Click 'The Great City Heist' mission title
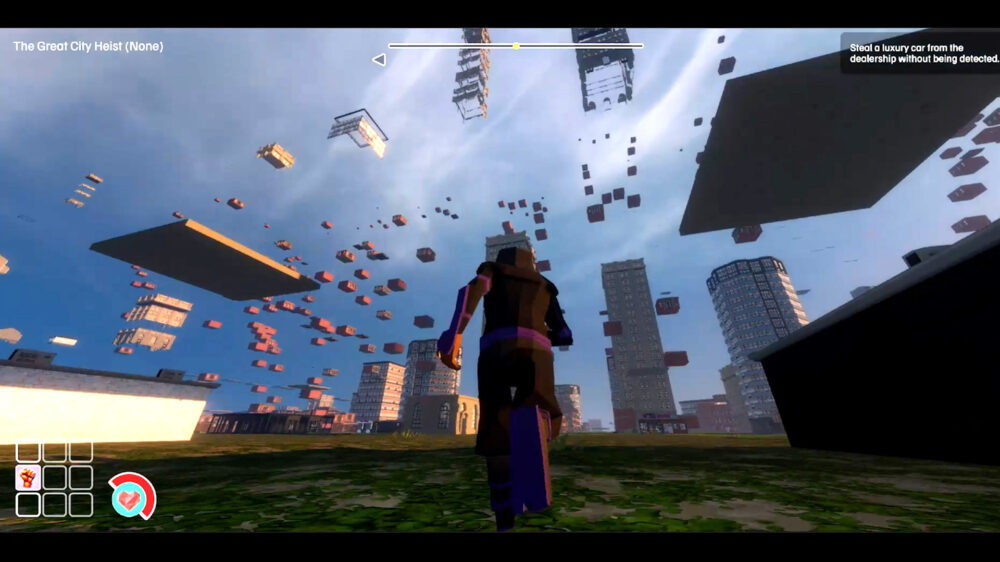 tap(88, 46)
